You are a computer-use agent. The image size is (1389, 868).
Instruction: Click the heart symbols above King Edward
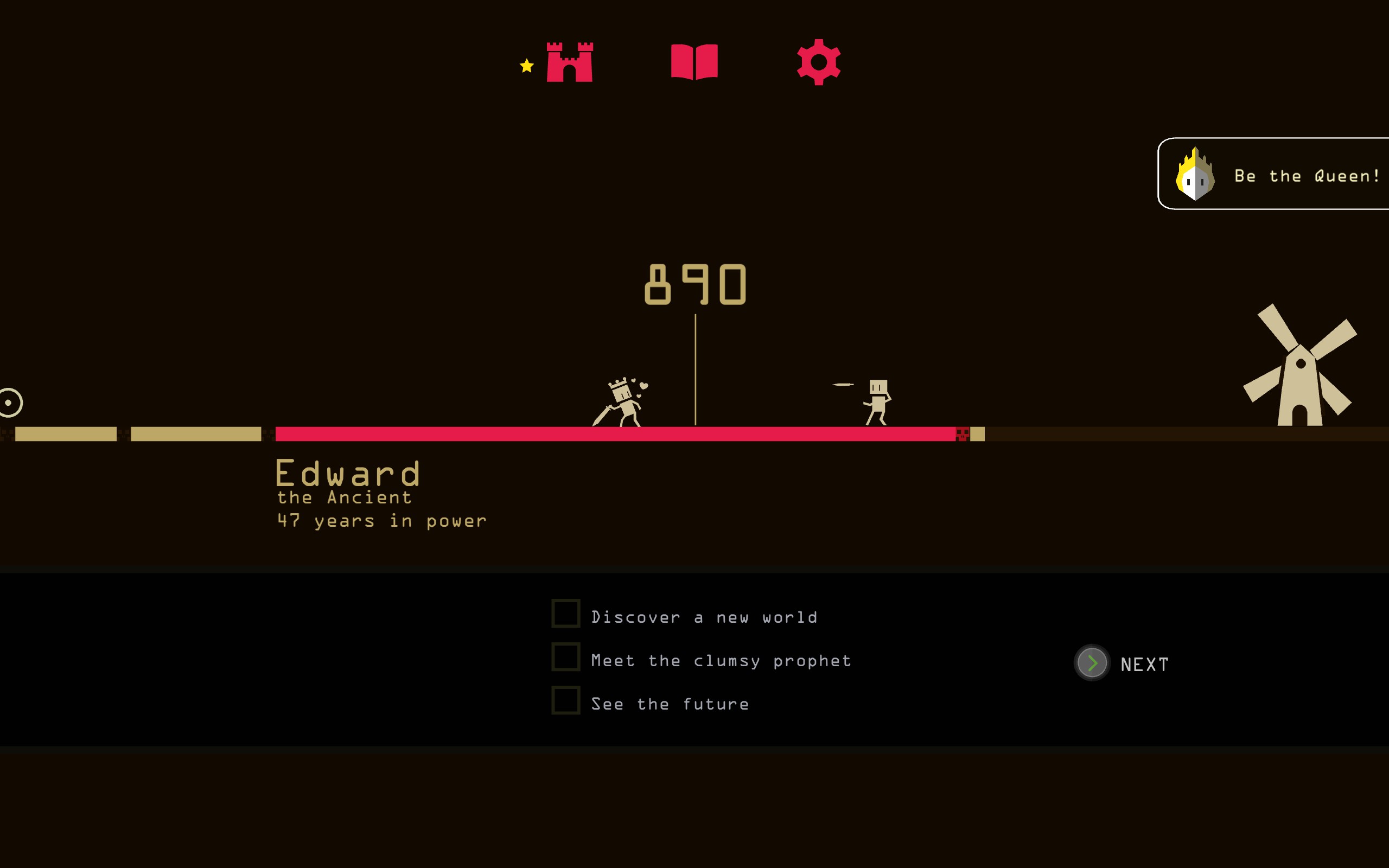tap(642, 385)
